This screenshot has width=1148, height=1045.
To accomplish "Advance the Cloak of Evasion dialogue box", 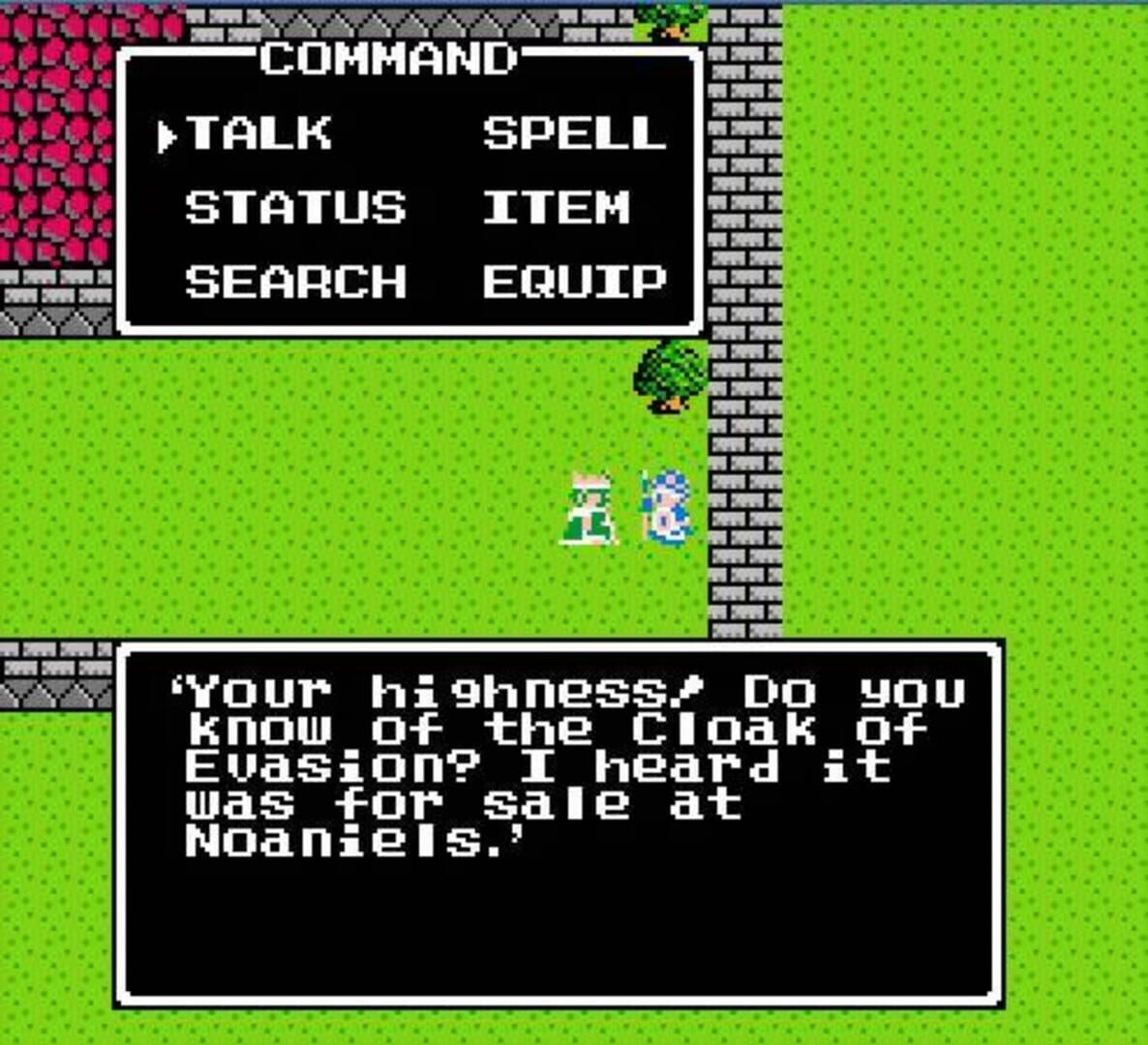I will (x=559, y=822).
